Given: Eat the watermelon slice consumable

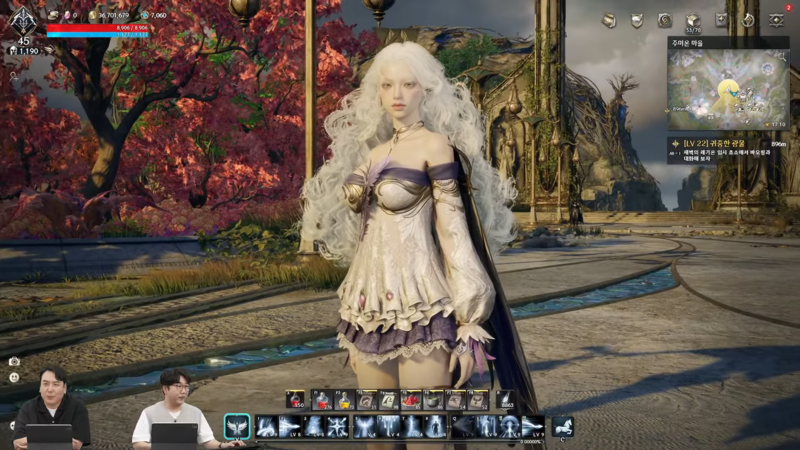Looking at the screenshot, I should coord(411,400).
